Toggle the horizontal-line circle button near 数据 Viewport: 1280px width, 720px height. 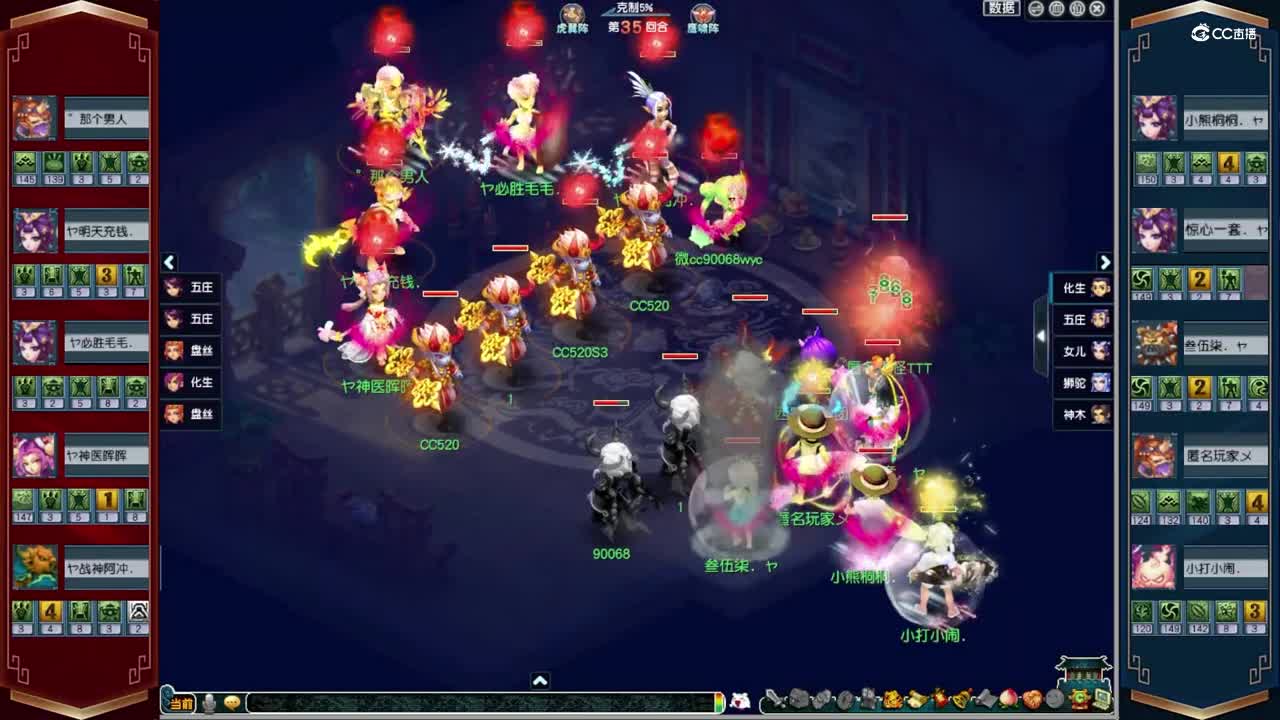(1036, 9)
